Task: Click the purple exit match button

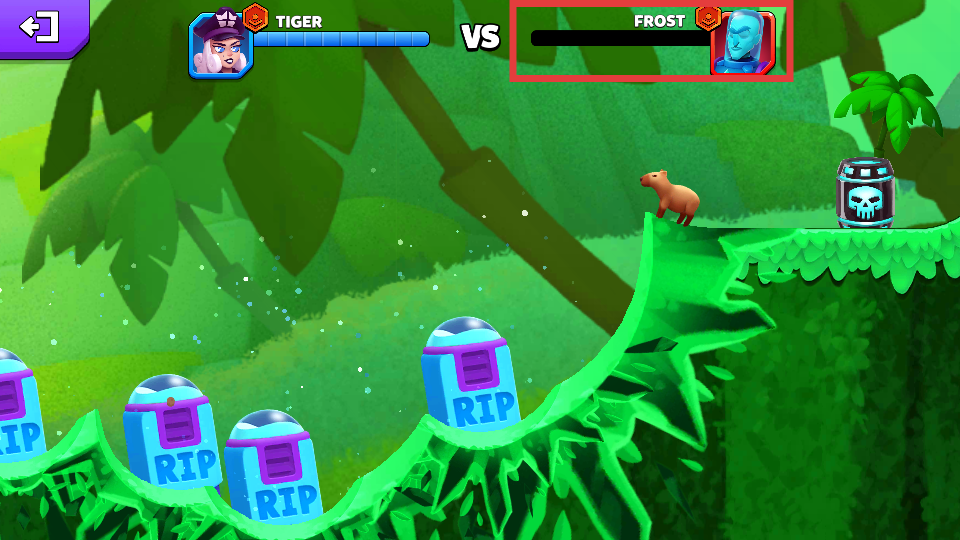Action: point(41,26)
